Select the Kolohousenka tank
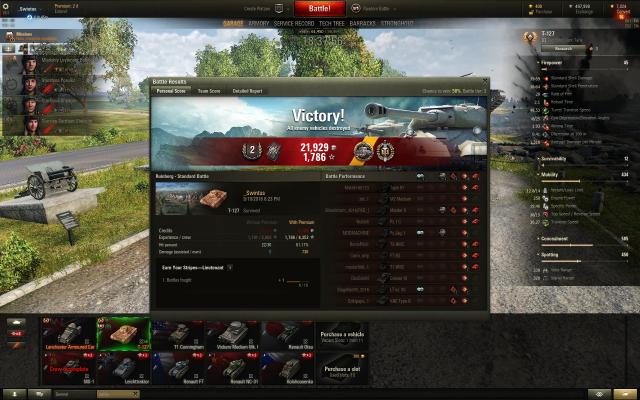The height and width of the screenshot is (400, 640). [x=288, y=369]
